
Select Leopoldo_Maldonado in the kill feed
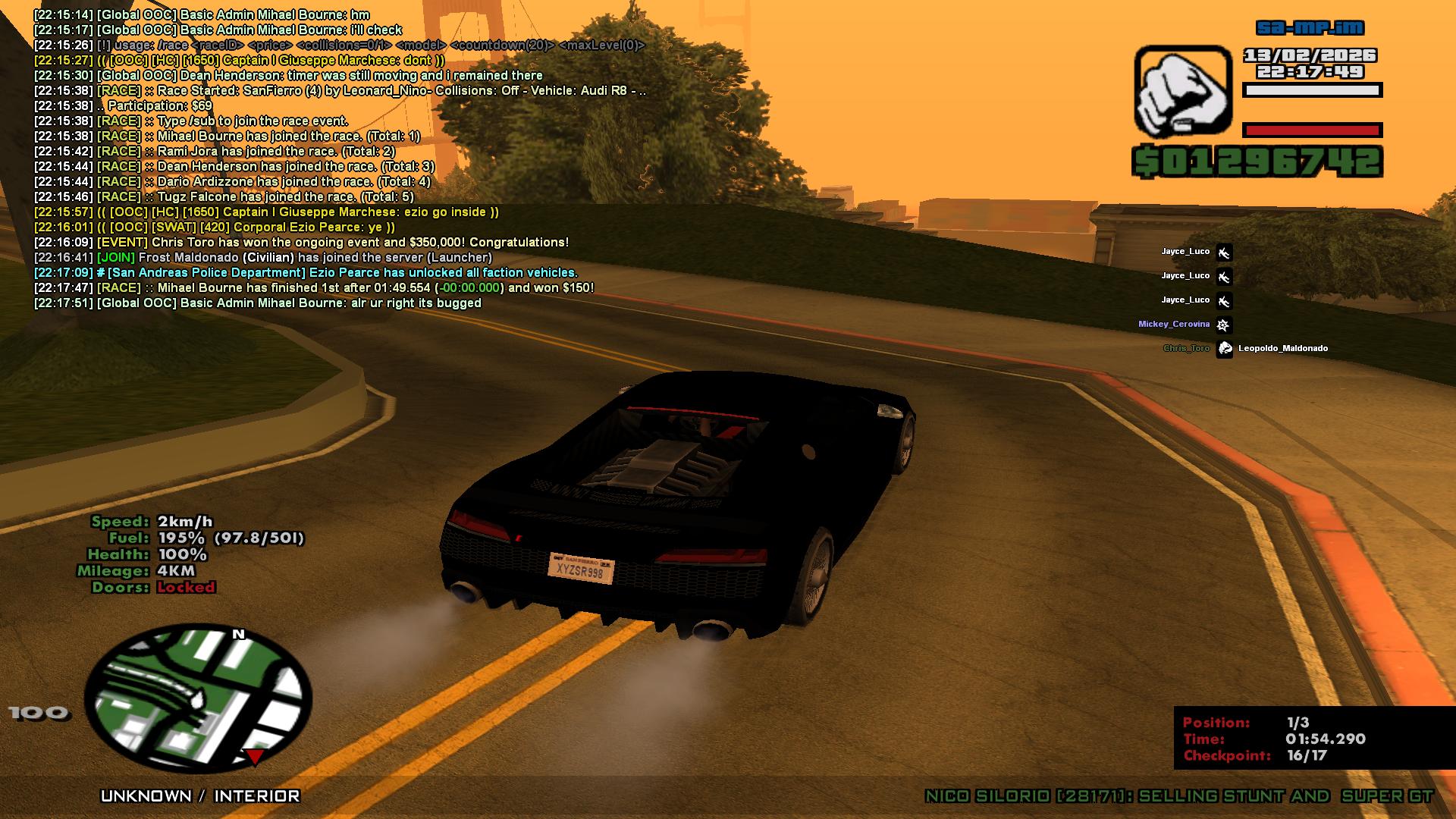pos(1282,348)
